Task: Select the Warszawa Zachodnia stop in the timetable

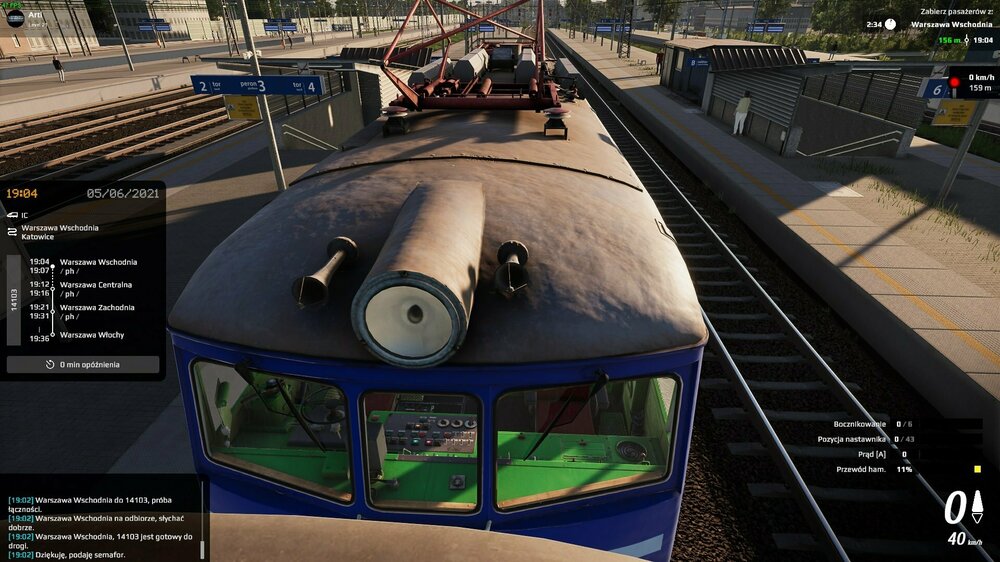Action: point(97,308)
